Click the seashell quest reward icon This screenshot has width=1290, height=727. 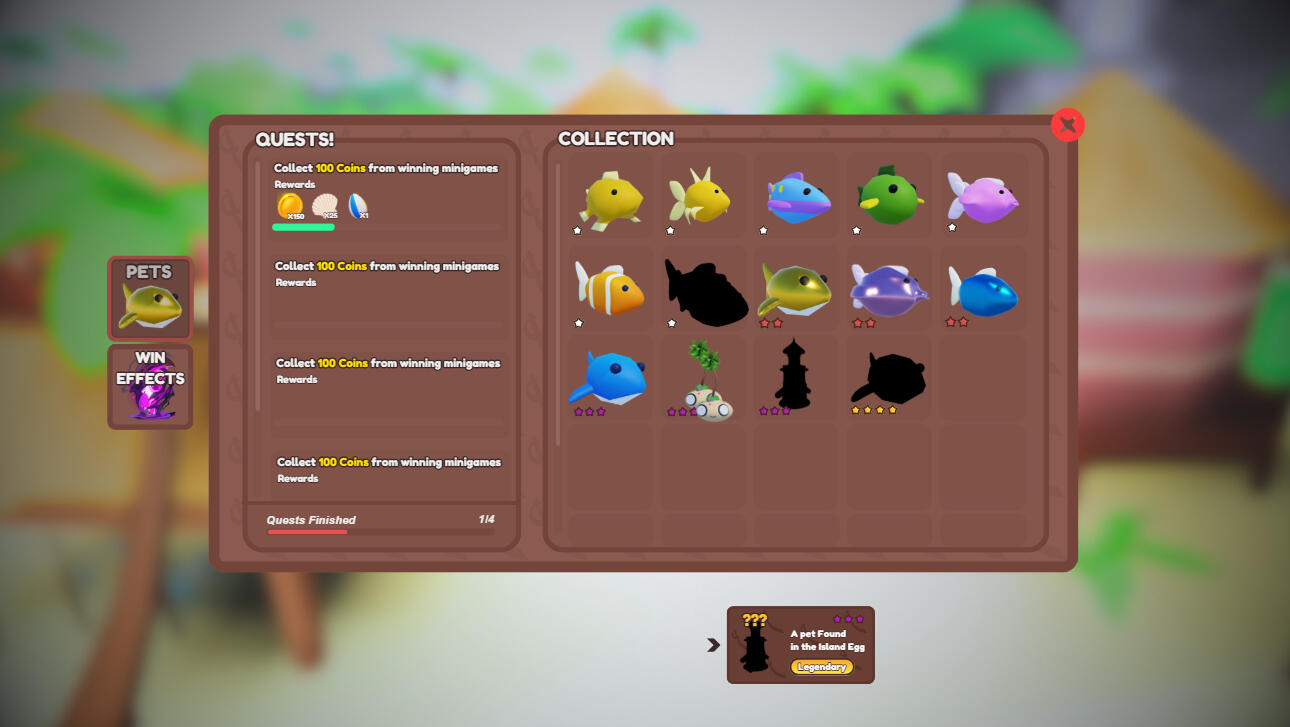324,206
